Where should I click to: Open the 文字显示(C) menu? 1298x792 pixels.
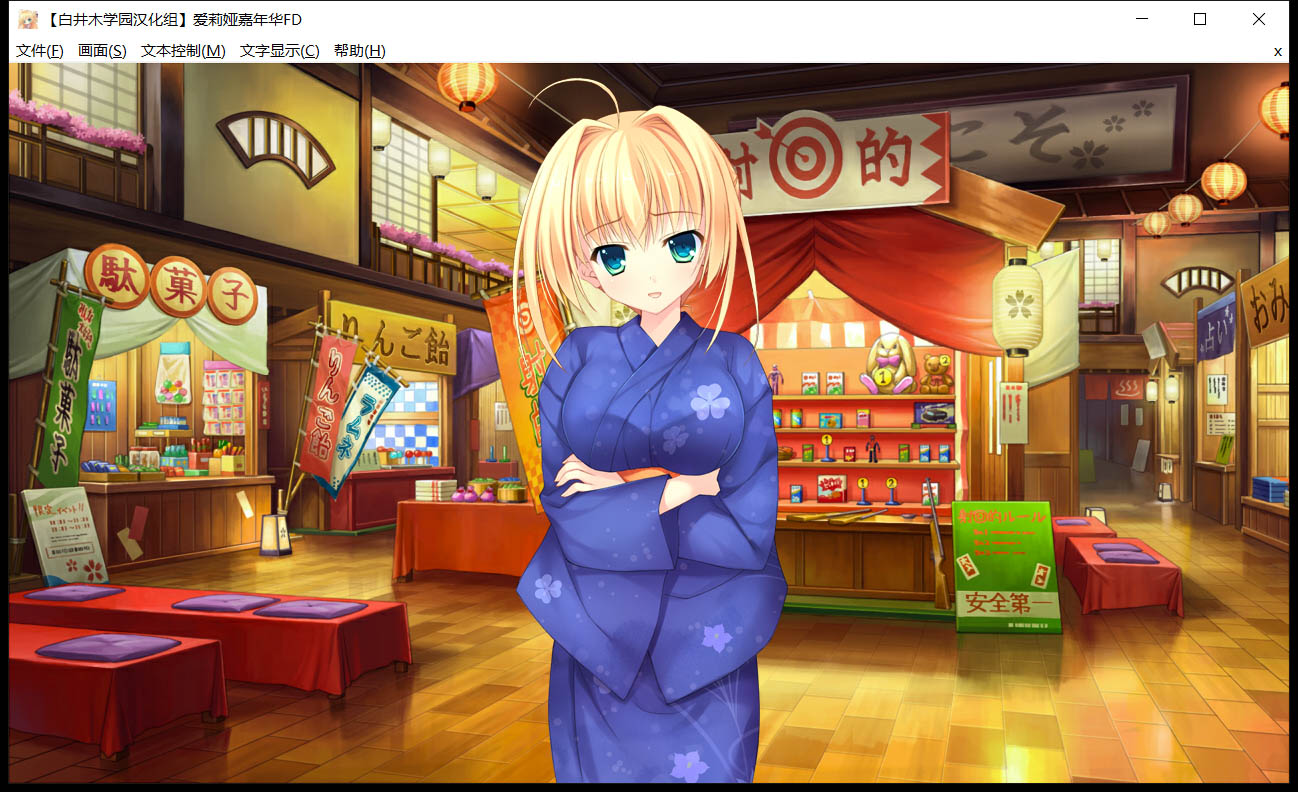pos(277,49)
